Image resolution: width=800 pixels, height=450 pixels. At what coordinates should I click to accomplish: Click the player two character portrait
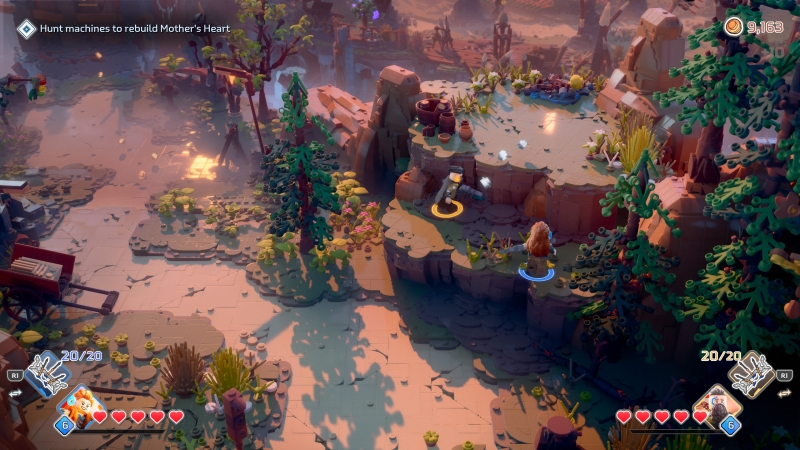click(720, 406)
